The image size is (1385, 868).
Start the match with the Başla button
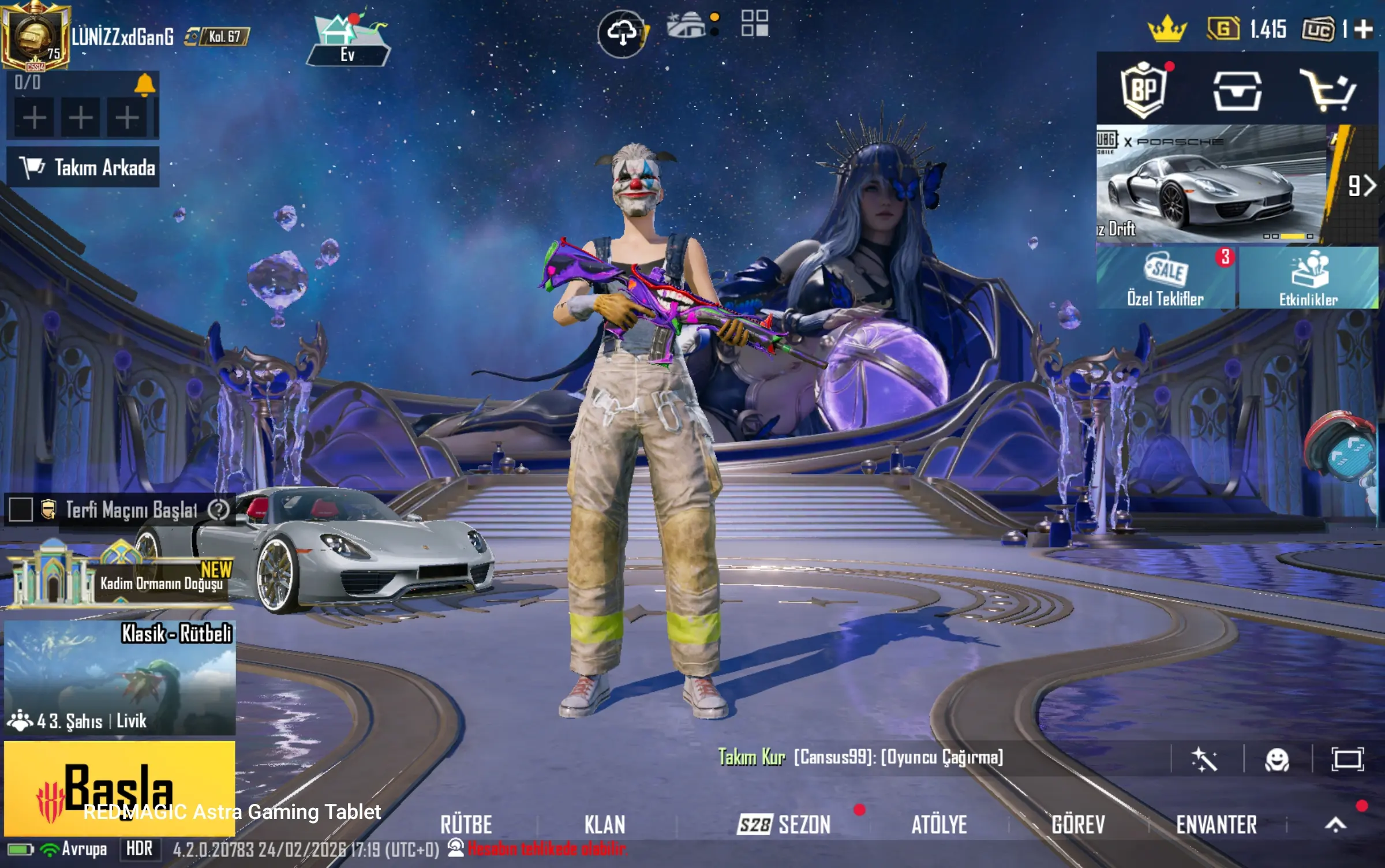tap(119, 787)
